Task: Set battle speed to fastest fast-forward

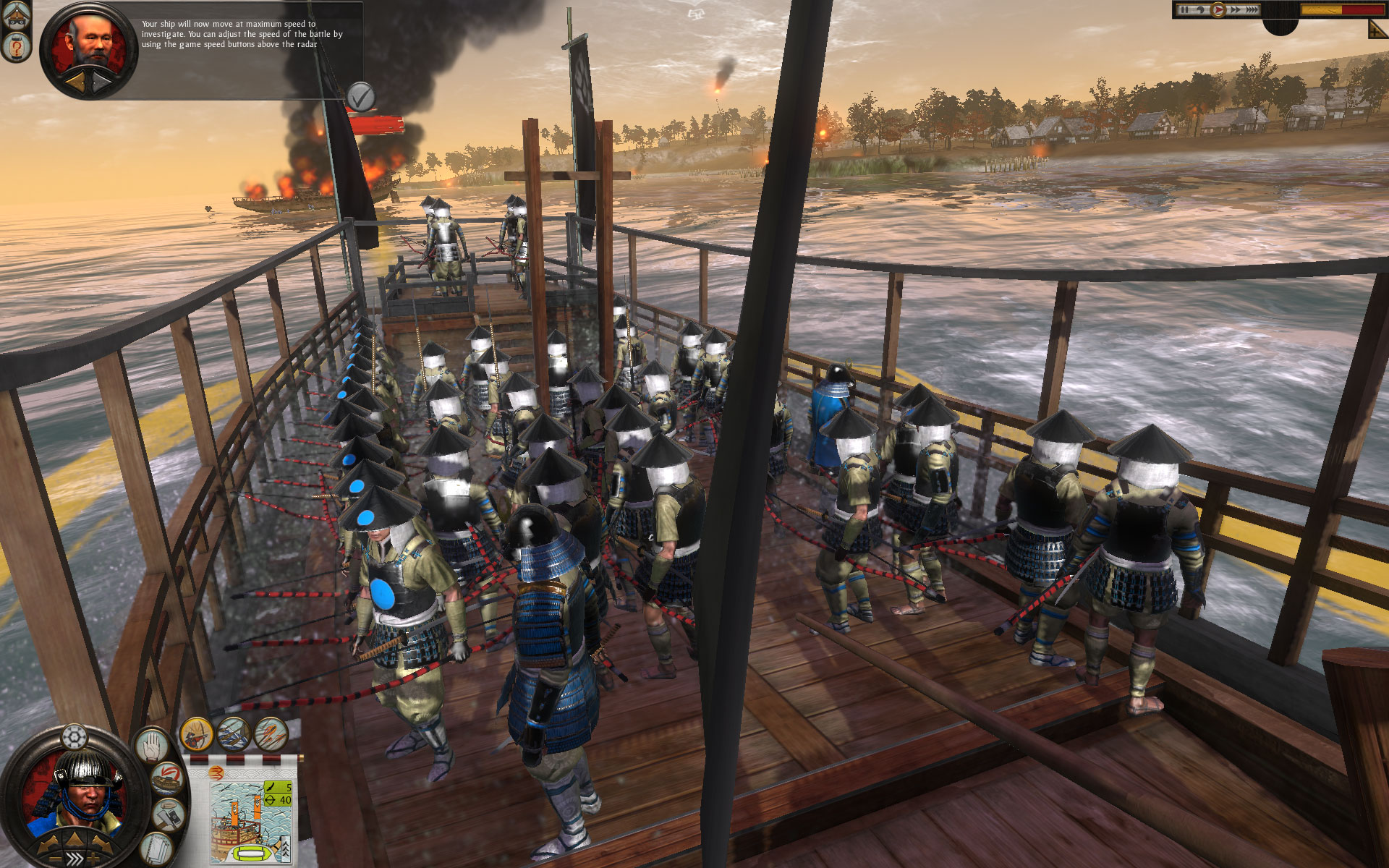Action: click(x=1252, y=10)
